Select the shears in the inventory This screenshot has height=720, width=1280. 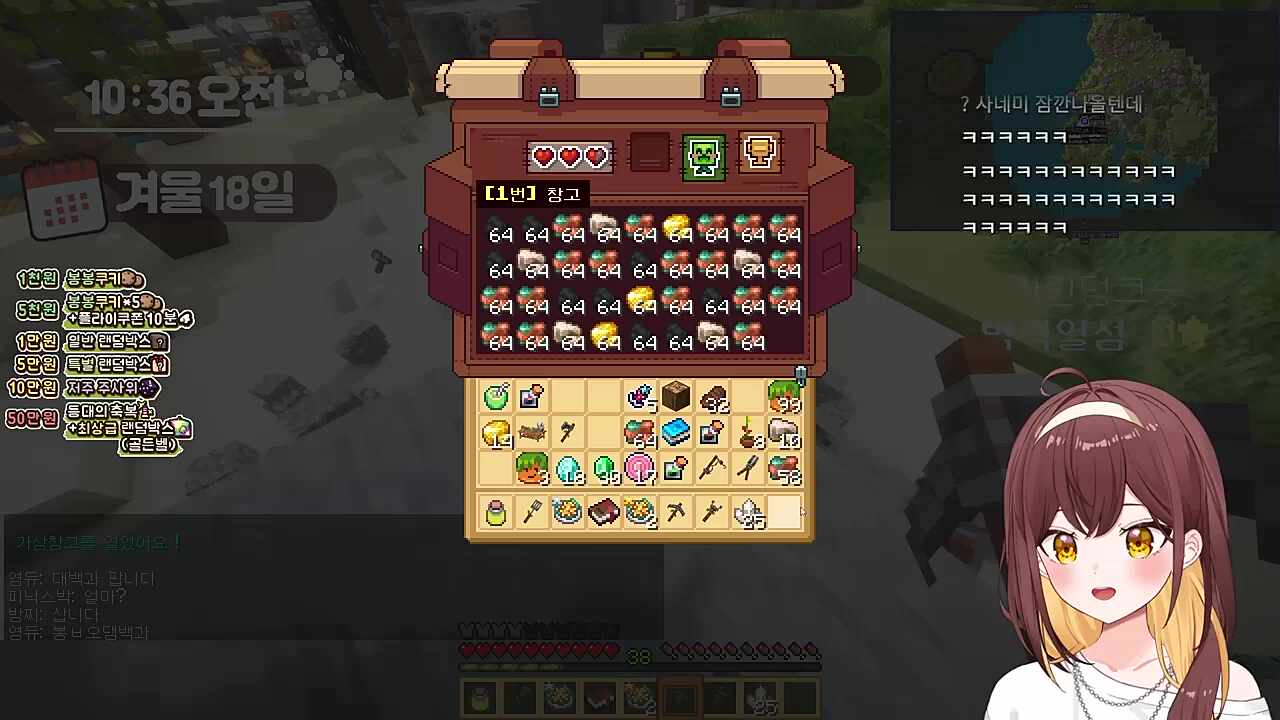747,468
